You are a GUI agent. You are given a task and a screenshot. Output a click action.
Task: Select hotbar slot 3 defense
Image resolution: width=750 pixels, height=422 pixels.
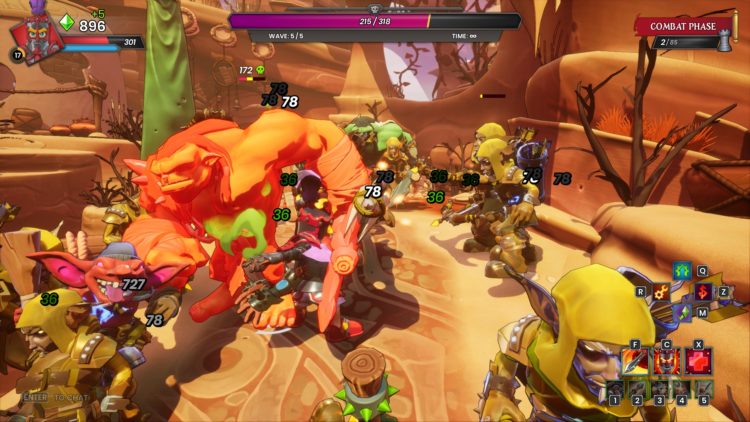pyautogui.click(x=659, y=389)
